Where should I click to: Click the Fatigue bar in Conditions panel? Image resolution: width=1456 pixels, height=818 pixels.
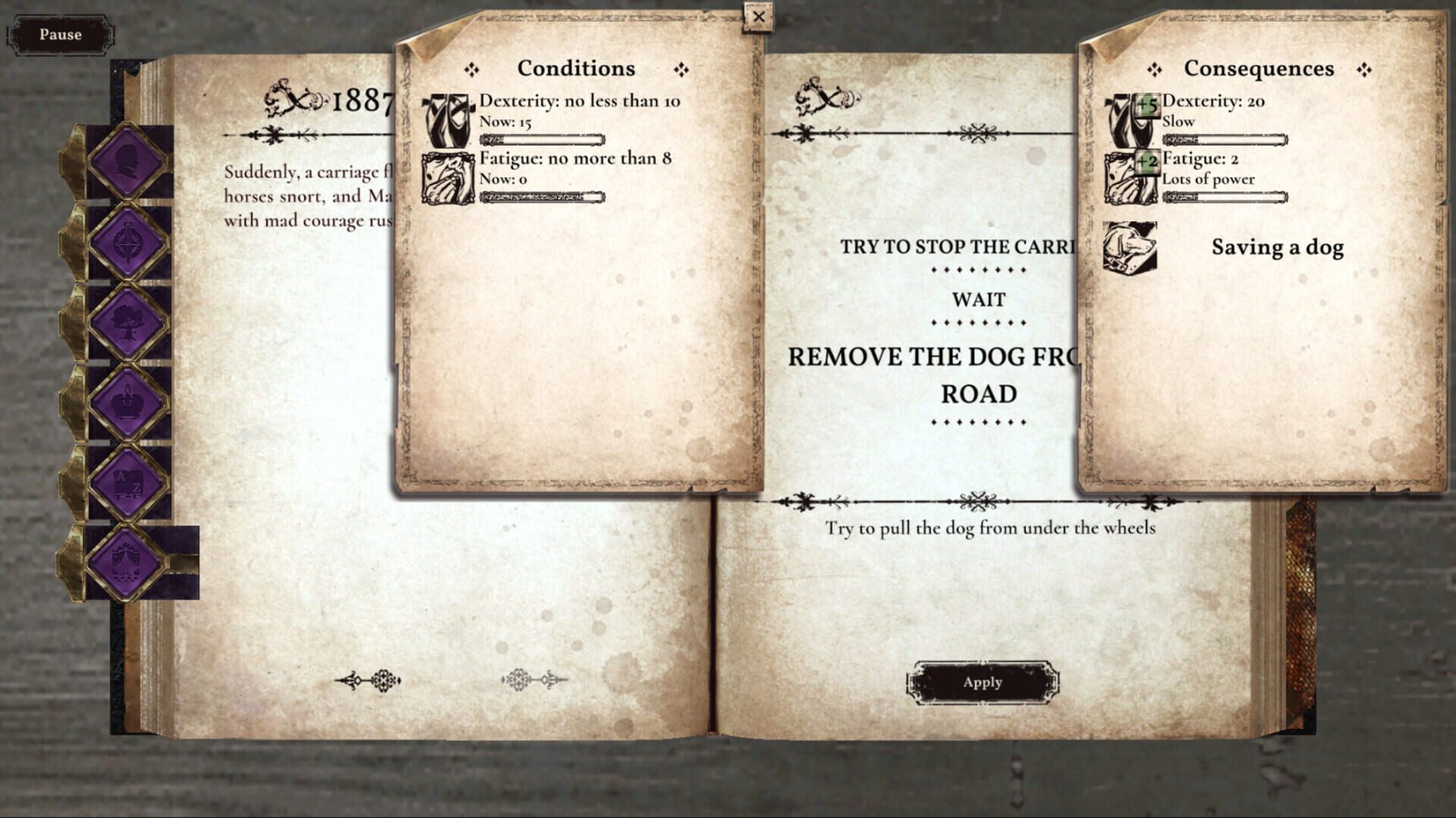541,199
